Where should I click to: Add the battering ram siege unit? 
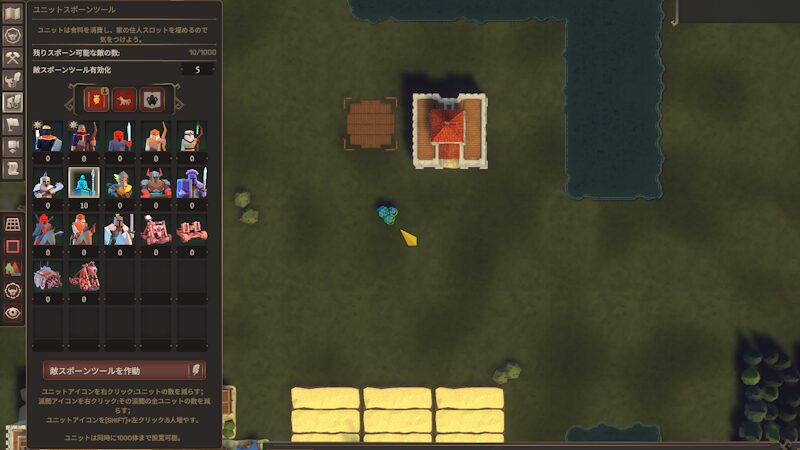point(47,275)
